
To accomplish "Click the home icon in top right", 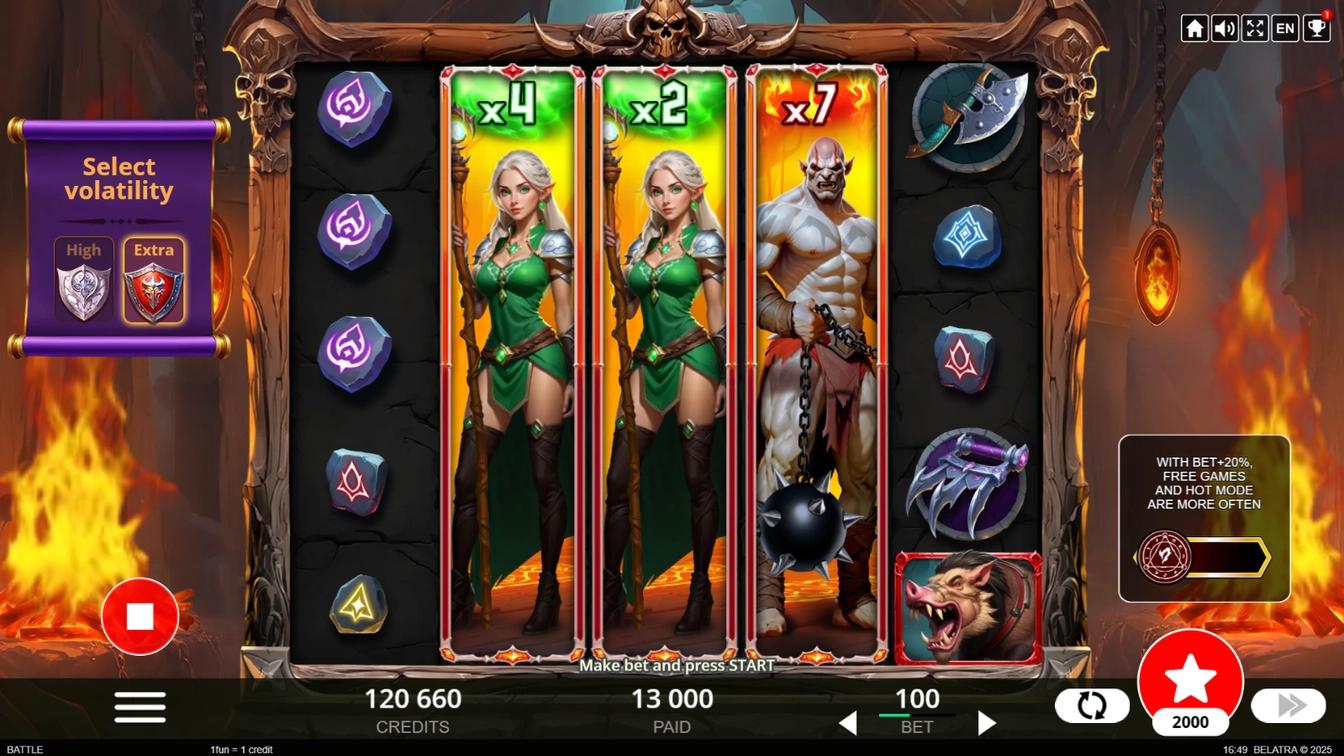I will point(1194,28).
